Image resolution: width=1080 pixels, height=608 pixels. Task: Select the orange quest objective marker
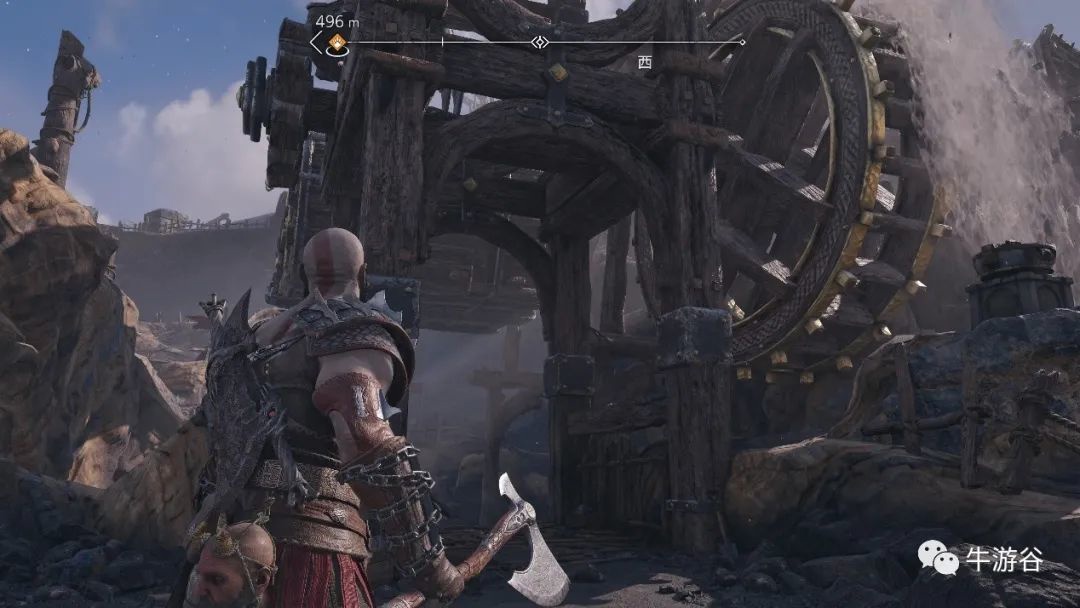(337, 42)
